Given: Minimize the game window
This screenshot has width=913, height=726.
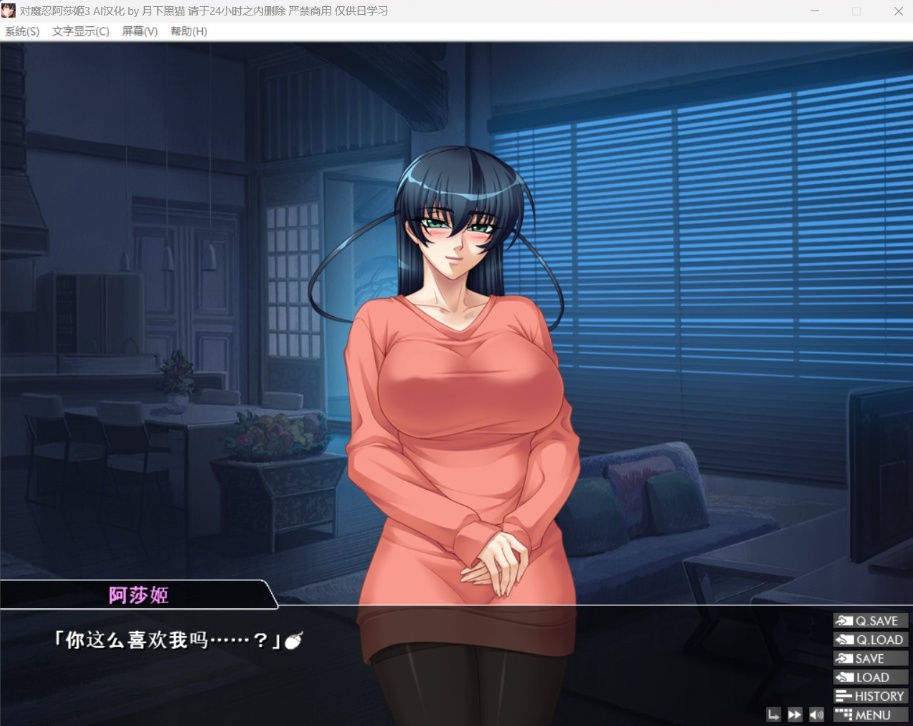Looking at the screenshot, I should coord(815,11).
